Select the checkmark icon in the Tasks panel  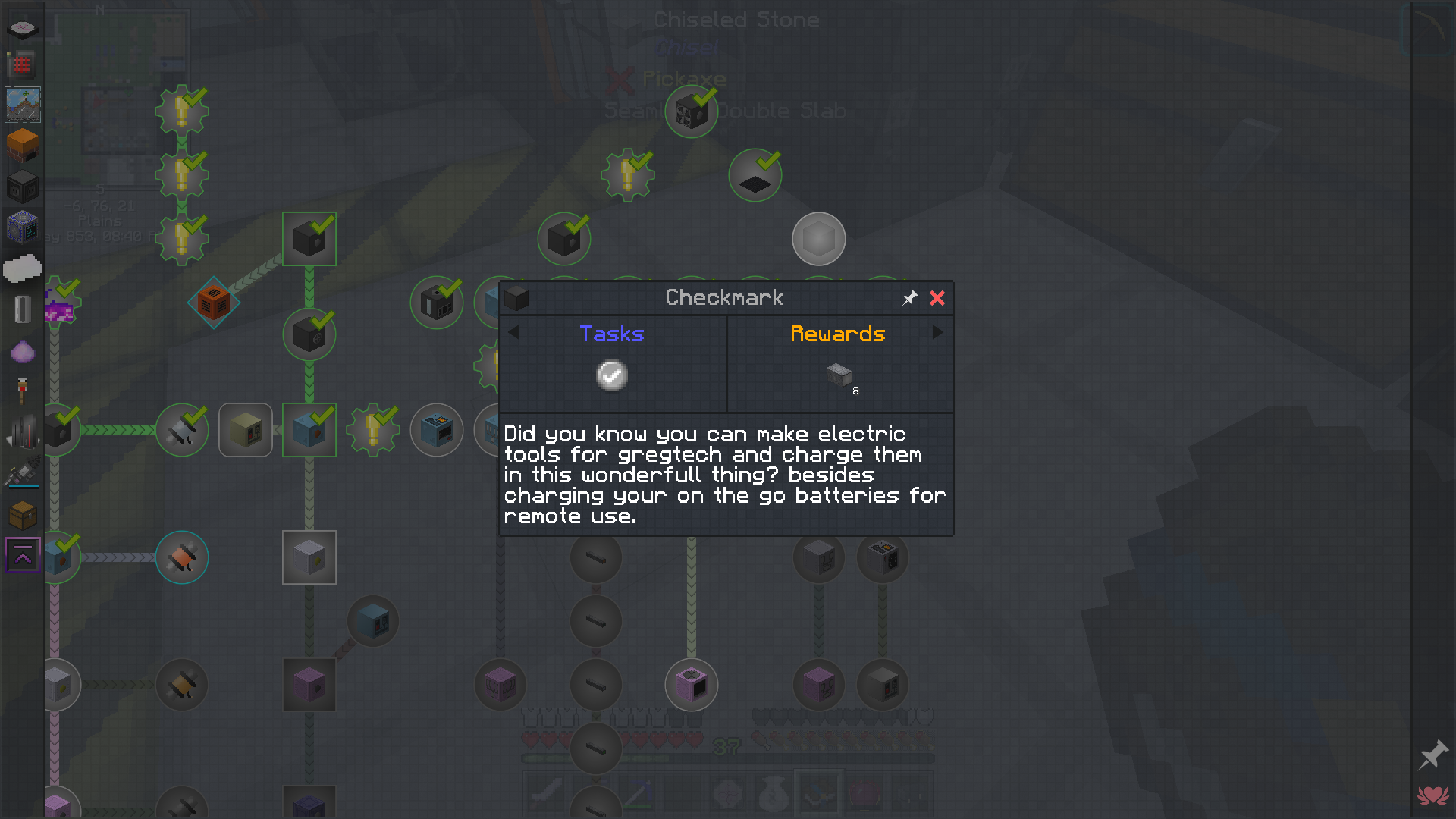point(612,375)
